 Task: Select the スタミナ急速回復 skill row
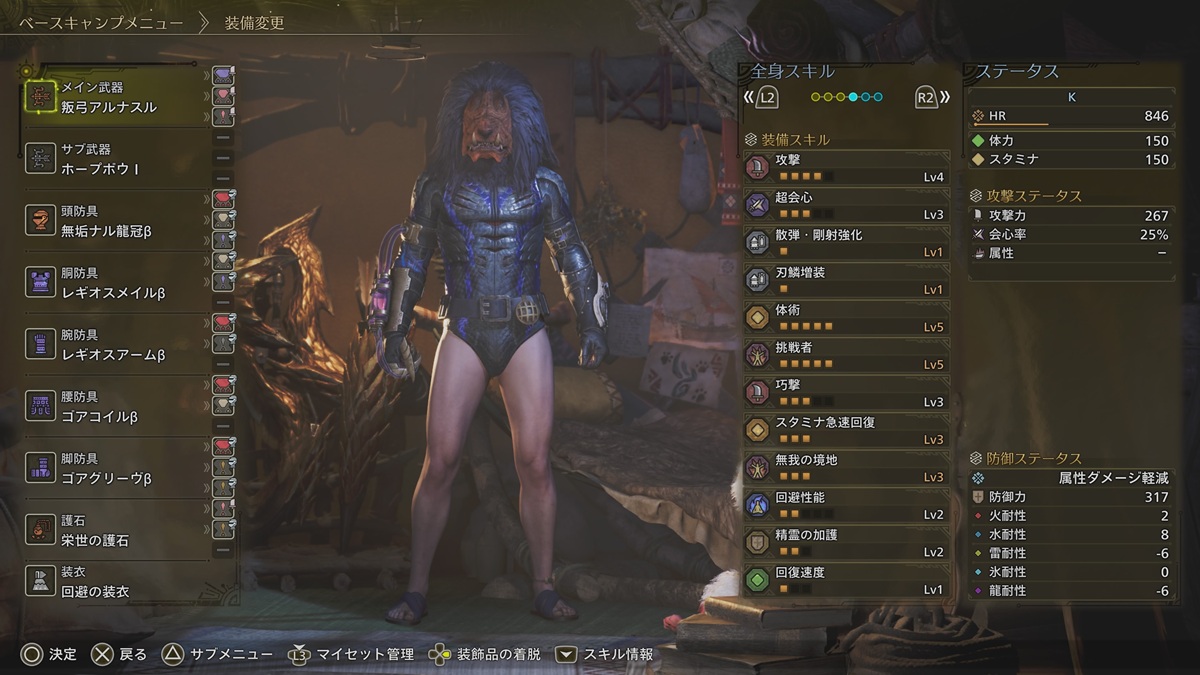coord(846,430)
